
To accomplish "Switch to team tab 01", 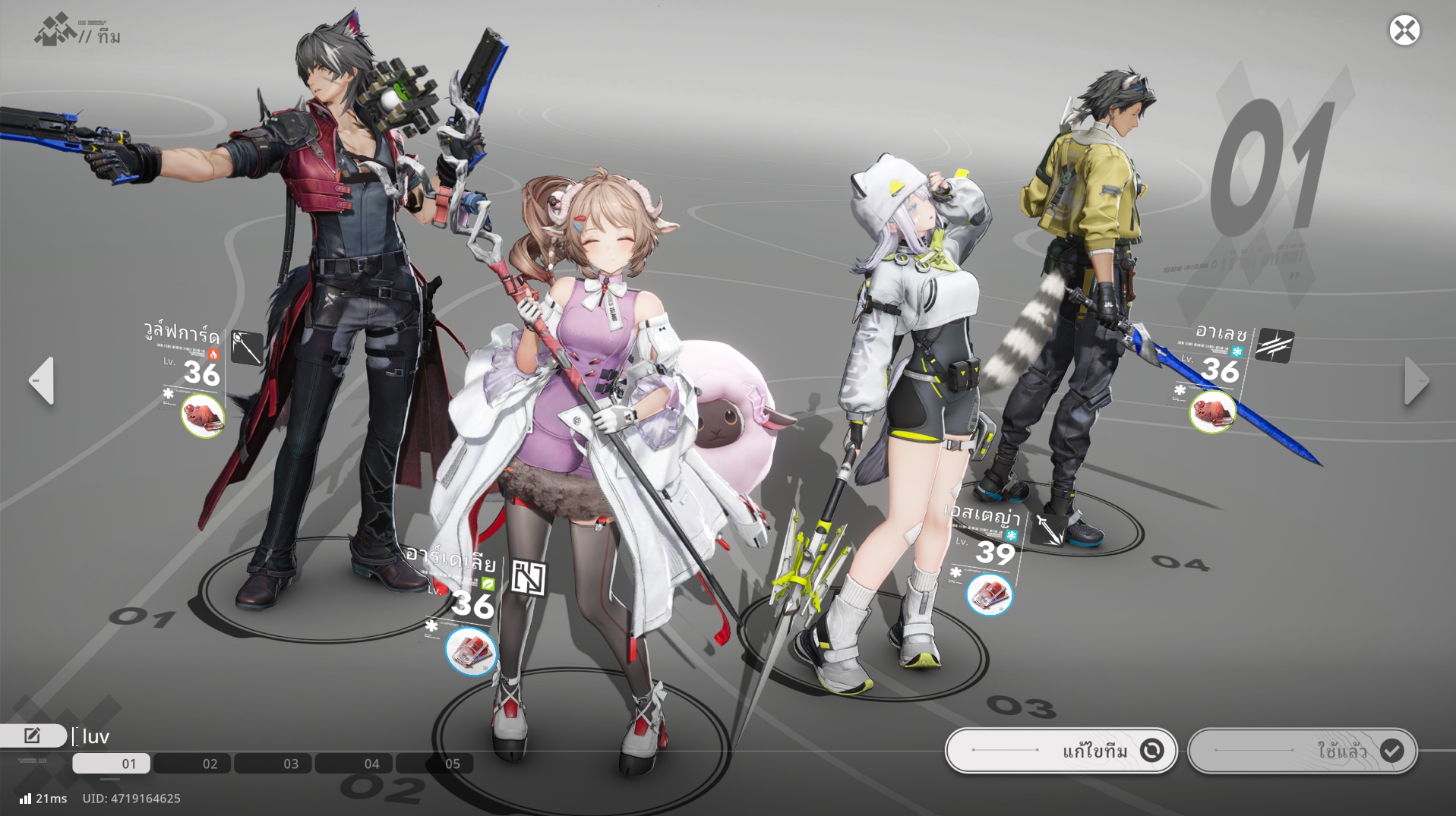I will (112, 764).
